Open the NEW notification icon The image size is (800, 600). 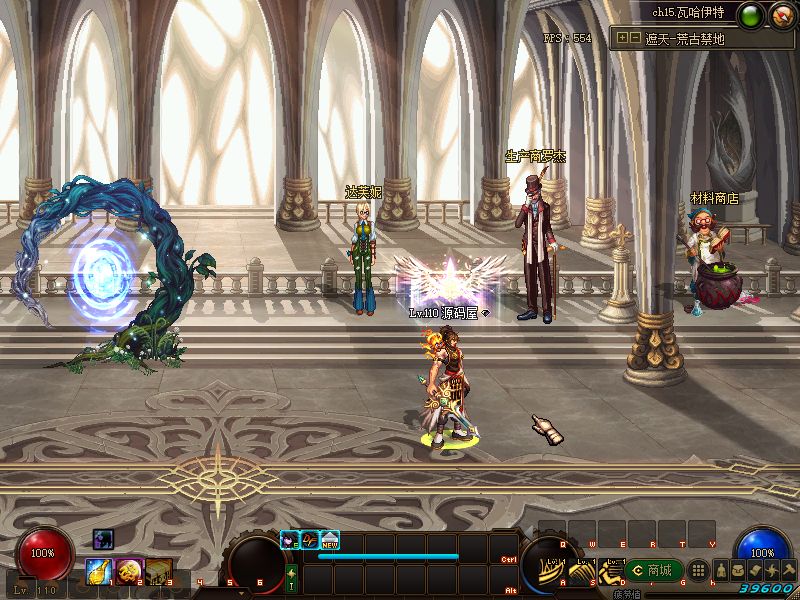point(330,539)
